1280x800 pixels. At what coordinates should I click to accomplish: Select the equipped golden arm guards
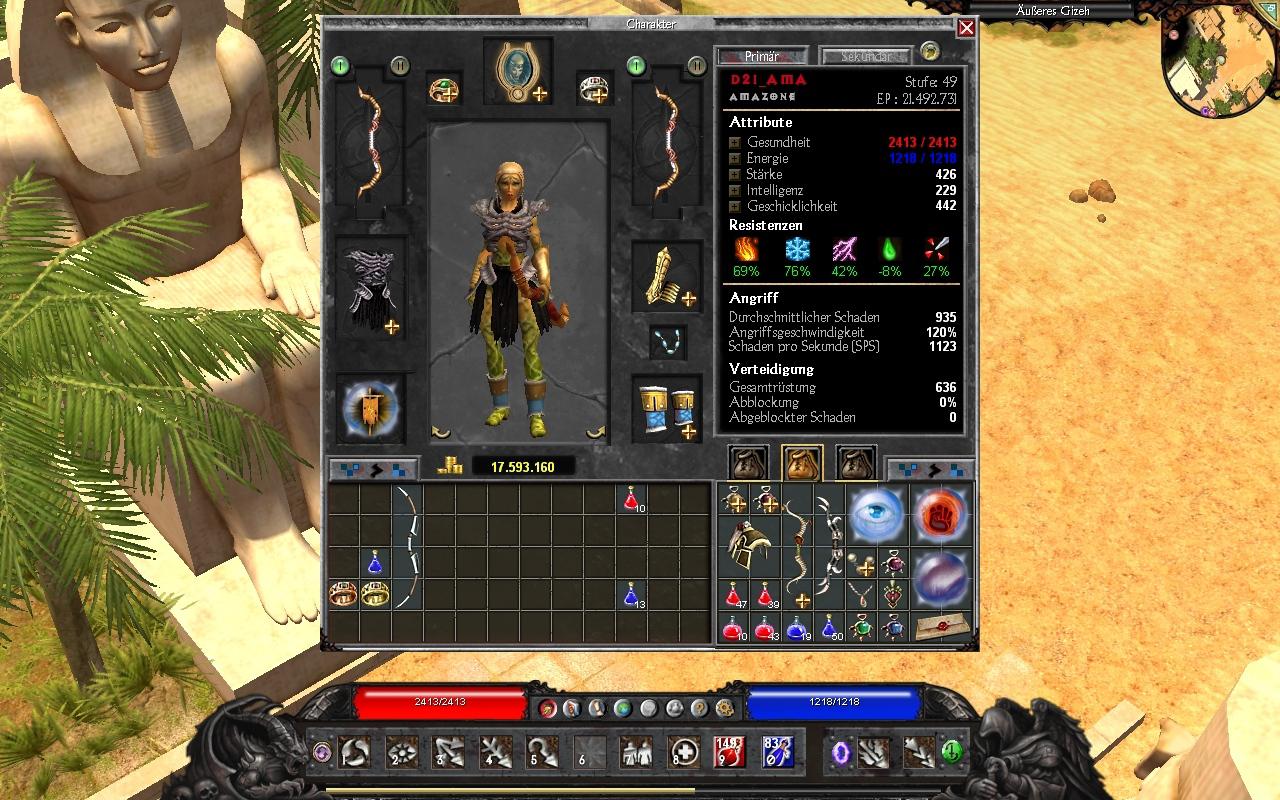pos(667,275)
